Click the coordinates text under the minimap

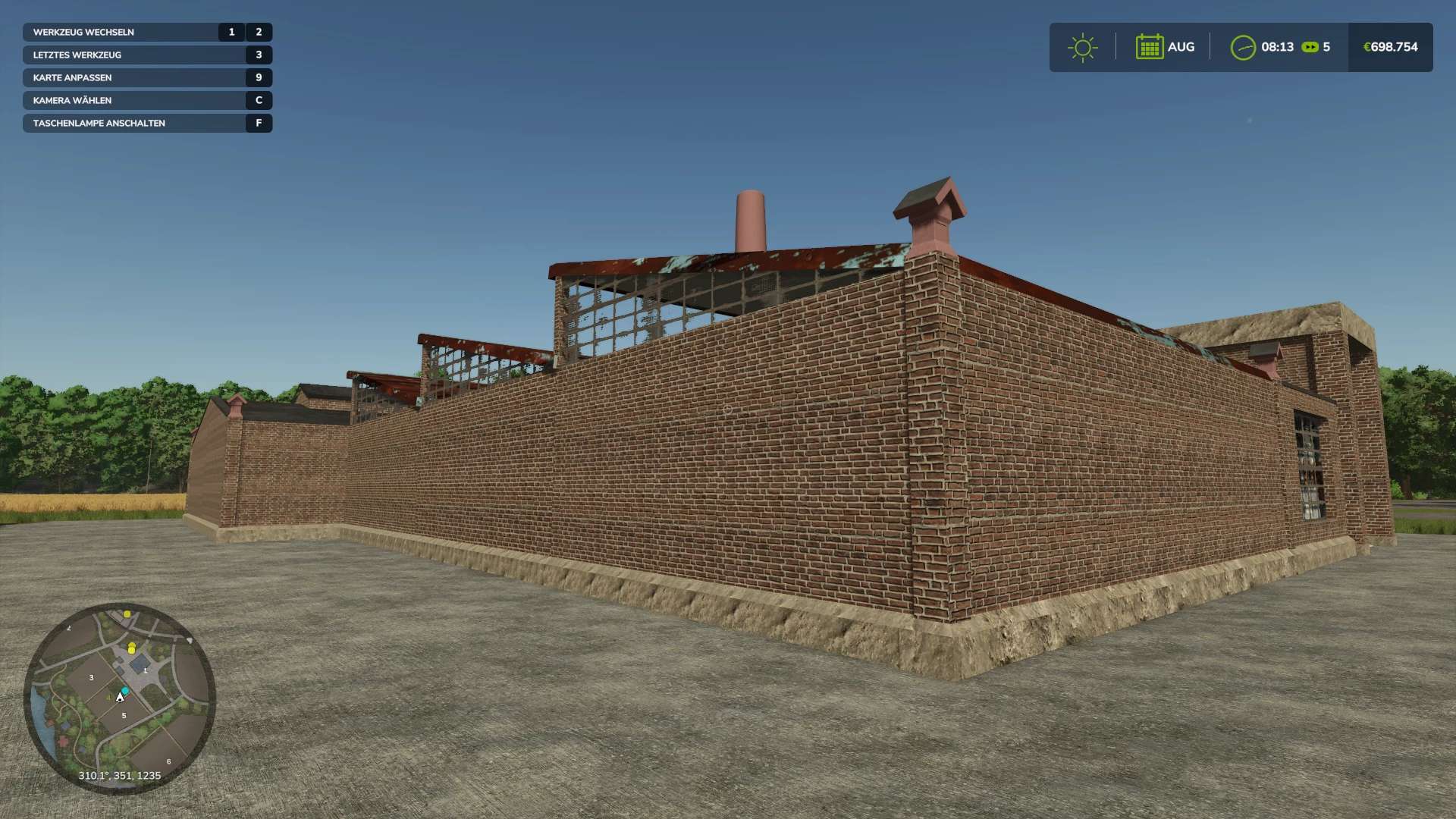pyautogui.click(x=121, y=776)
